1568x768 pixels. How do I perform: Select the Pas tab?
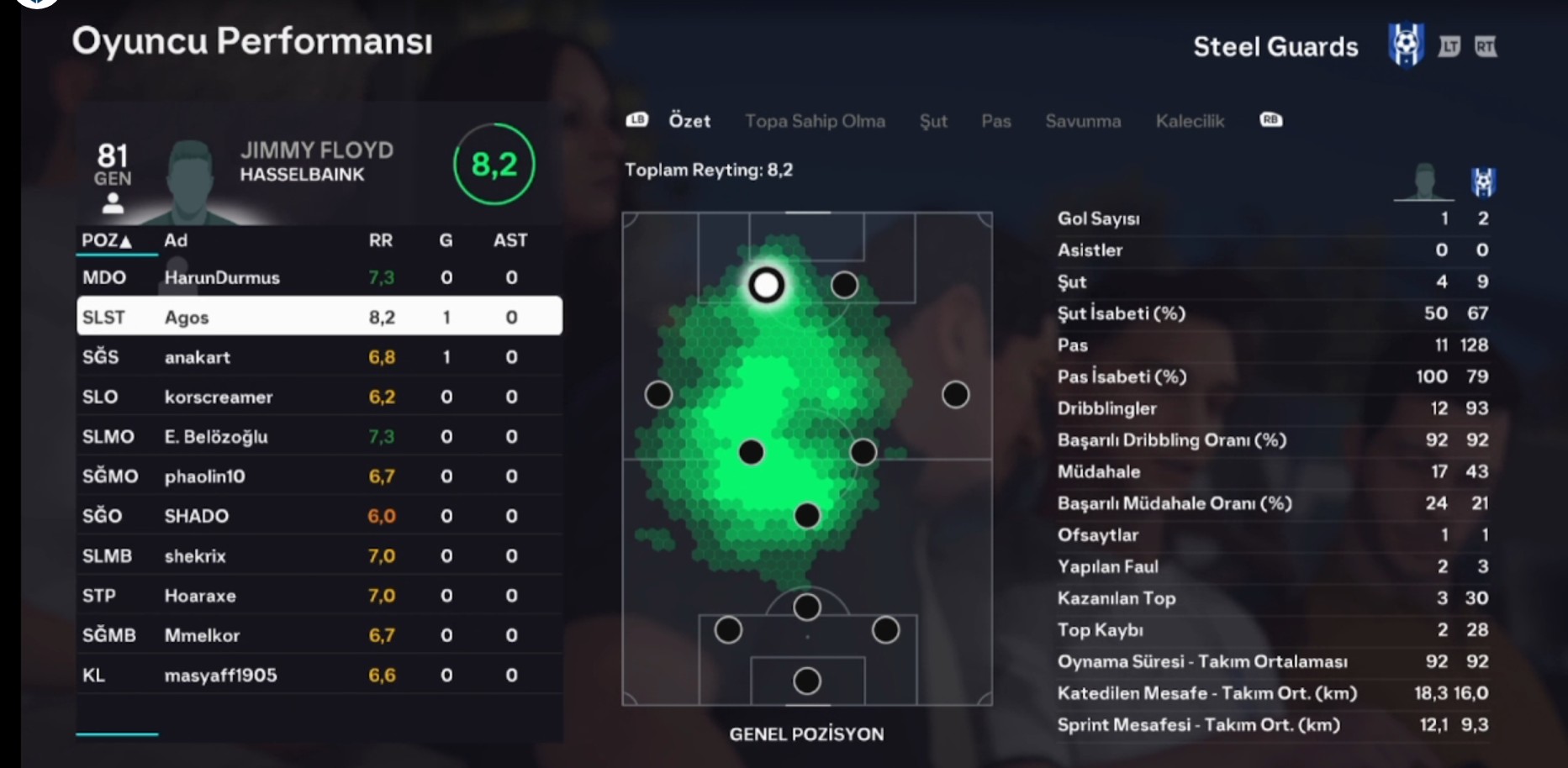996,121
